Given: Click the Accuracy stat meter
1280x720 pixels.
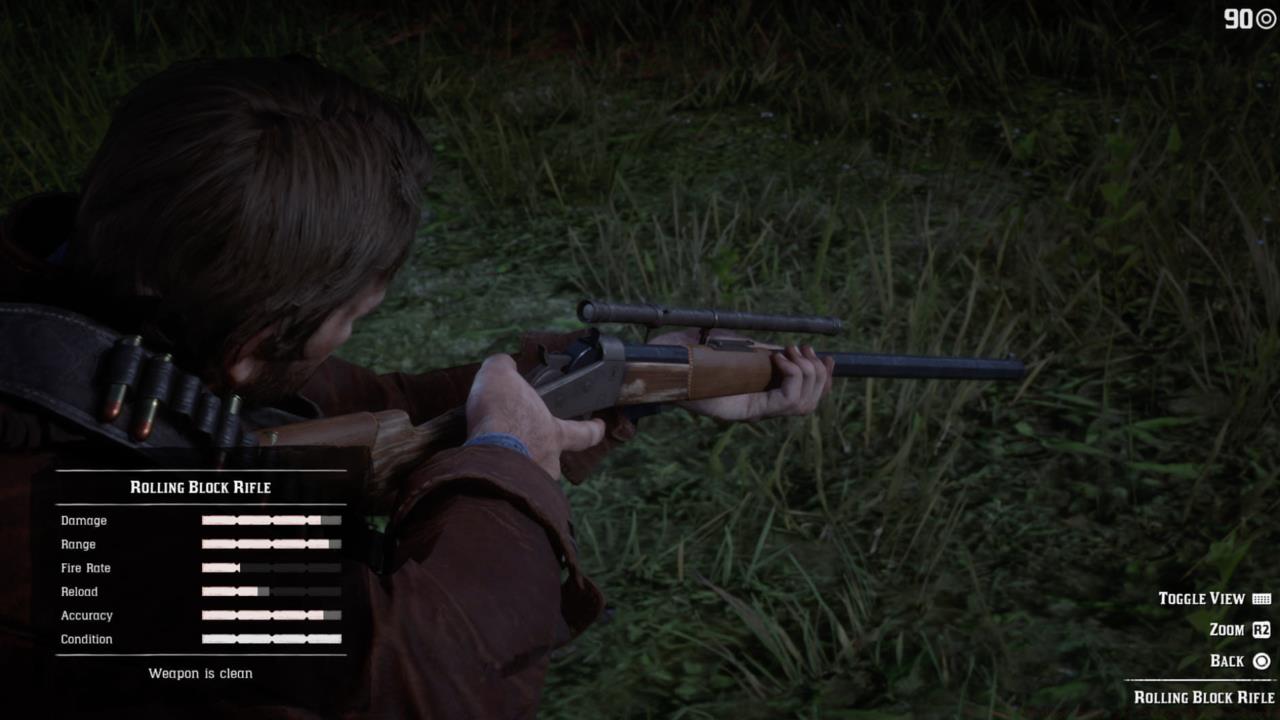Looking at the screenshot, I should pos(270,615).
